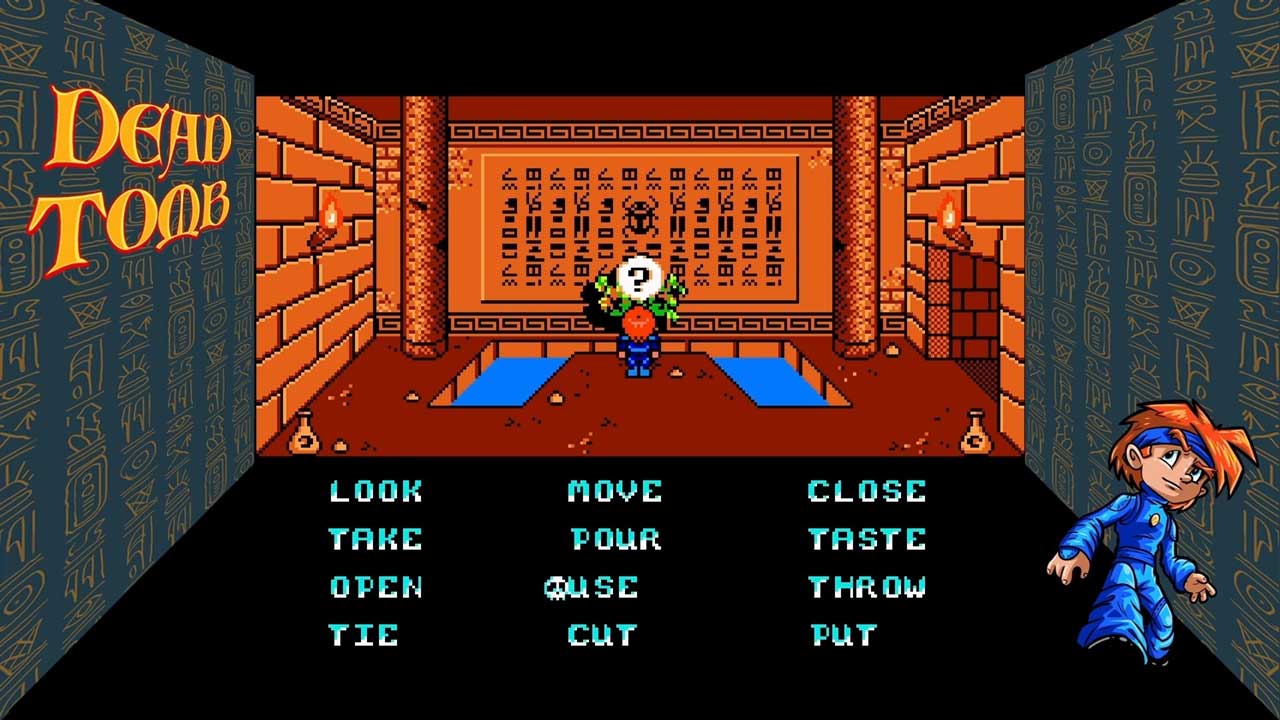Select the TIE command

click(x=364, y=635)
